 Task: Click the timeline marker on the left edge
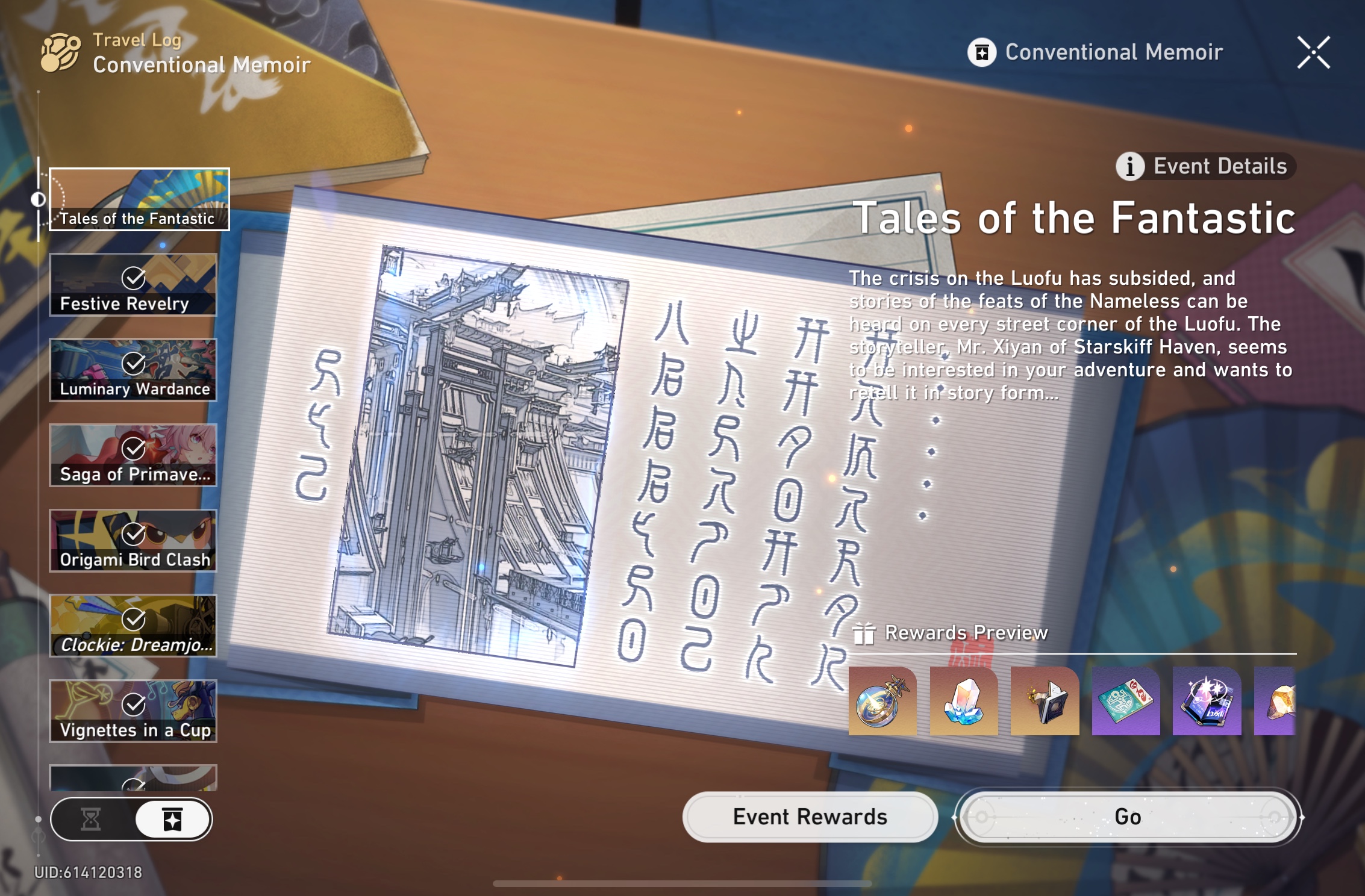pyautogui.click(x=38, y=199)
